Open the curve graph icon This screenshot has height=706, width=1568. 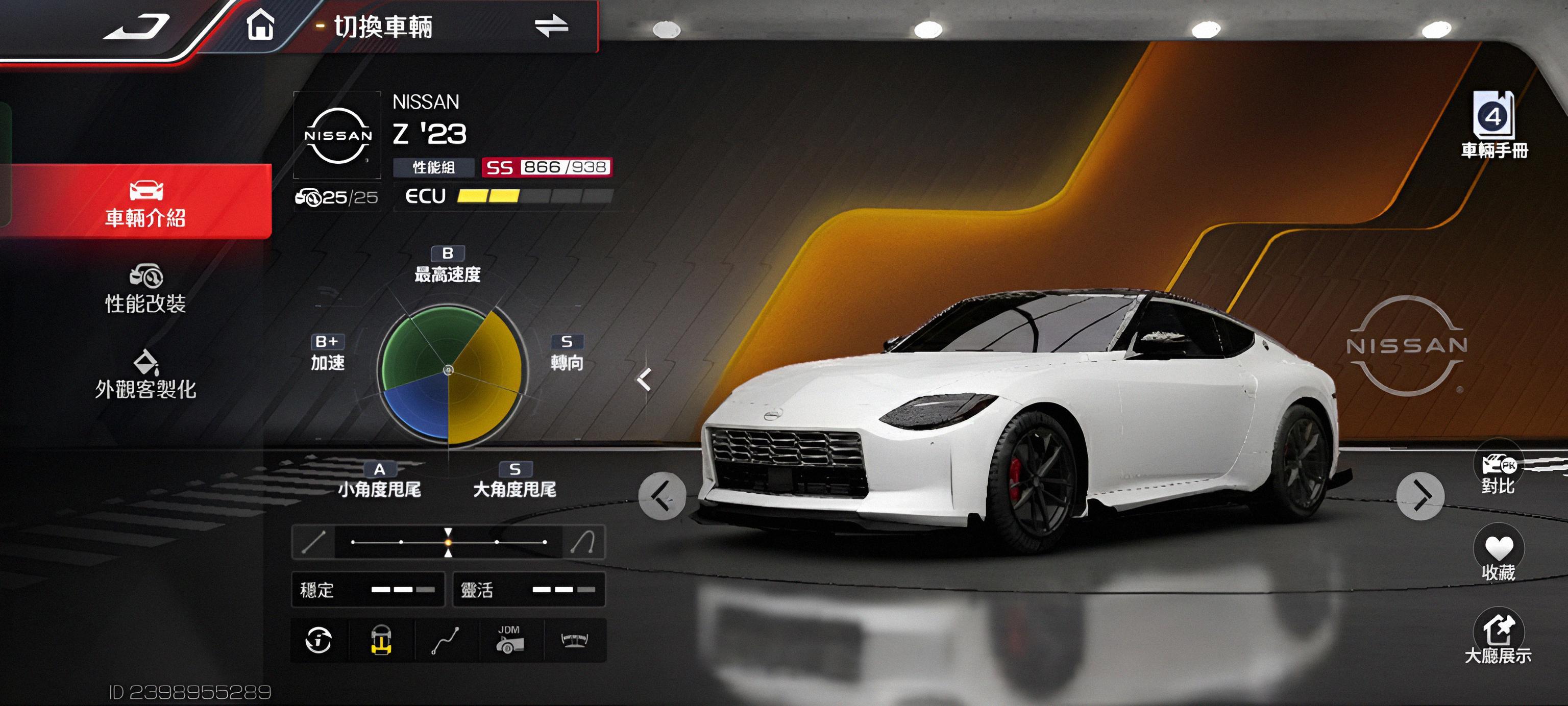(x=446, y=640)
